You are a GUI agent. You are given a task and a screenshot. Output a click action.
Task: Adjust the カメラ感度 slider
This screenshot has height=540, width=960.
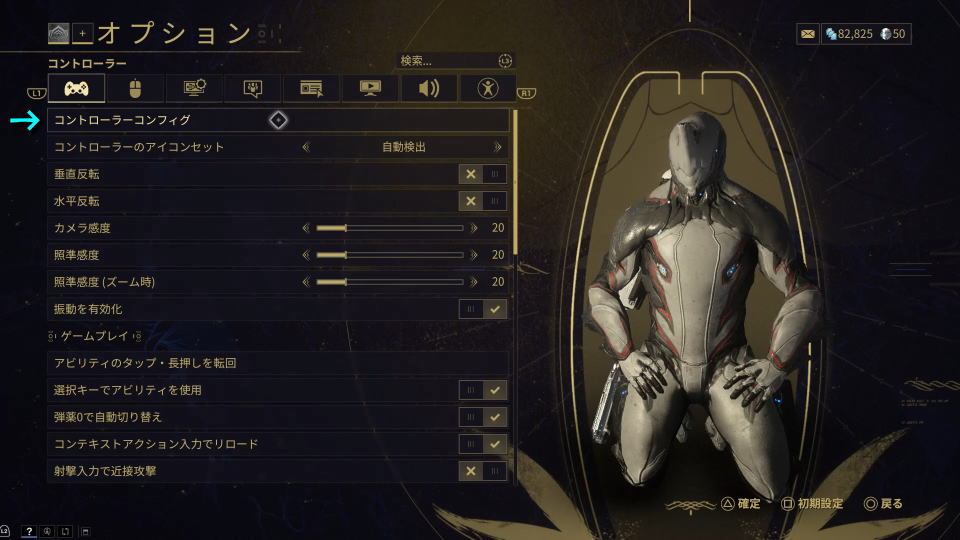tap(390, 228)
